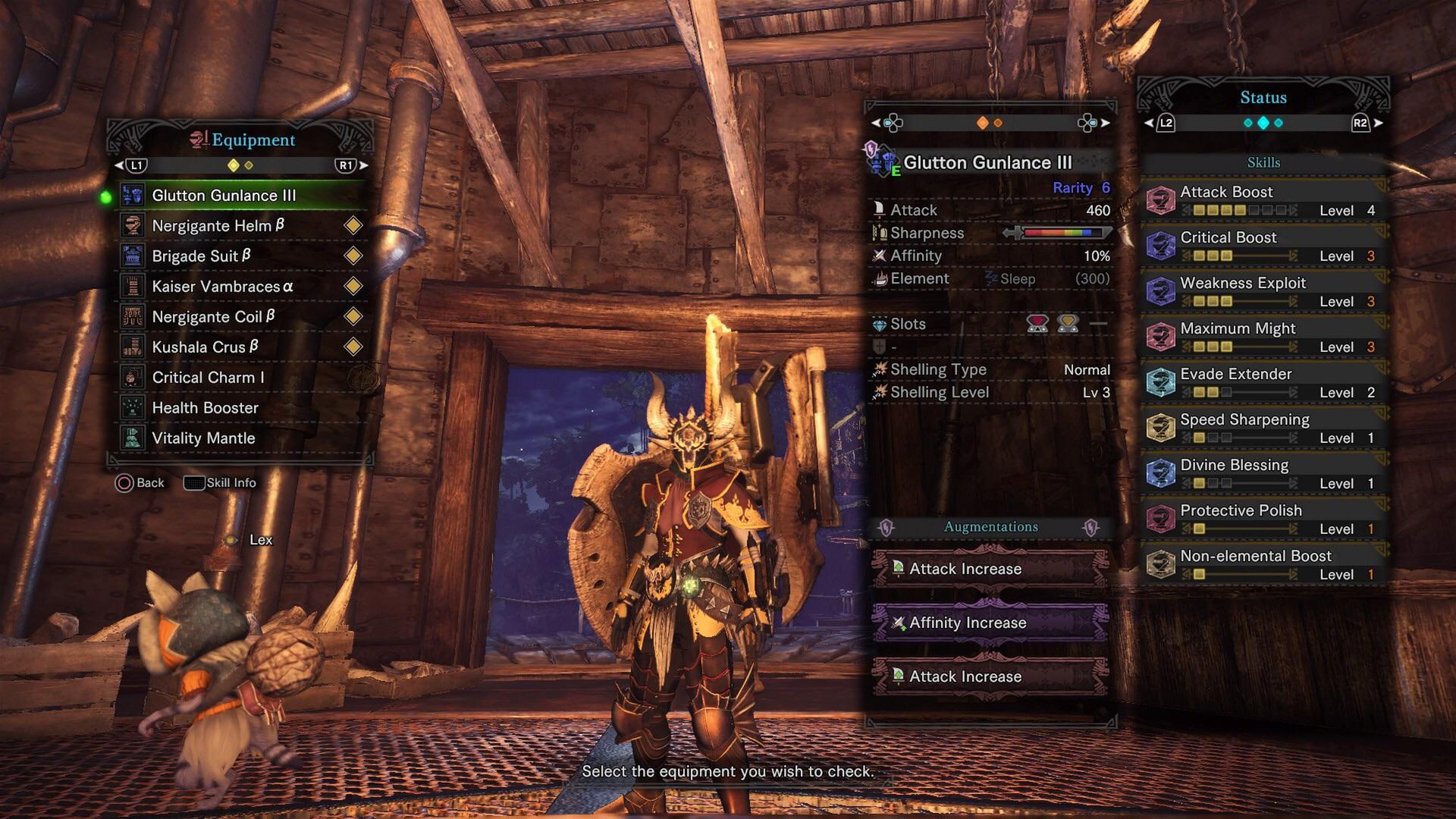Open Skill Info
This screenshot has height=819, width=1456.
pos(220,482)
